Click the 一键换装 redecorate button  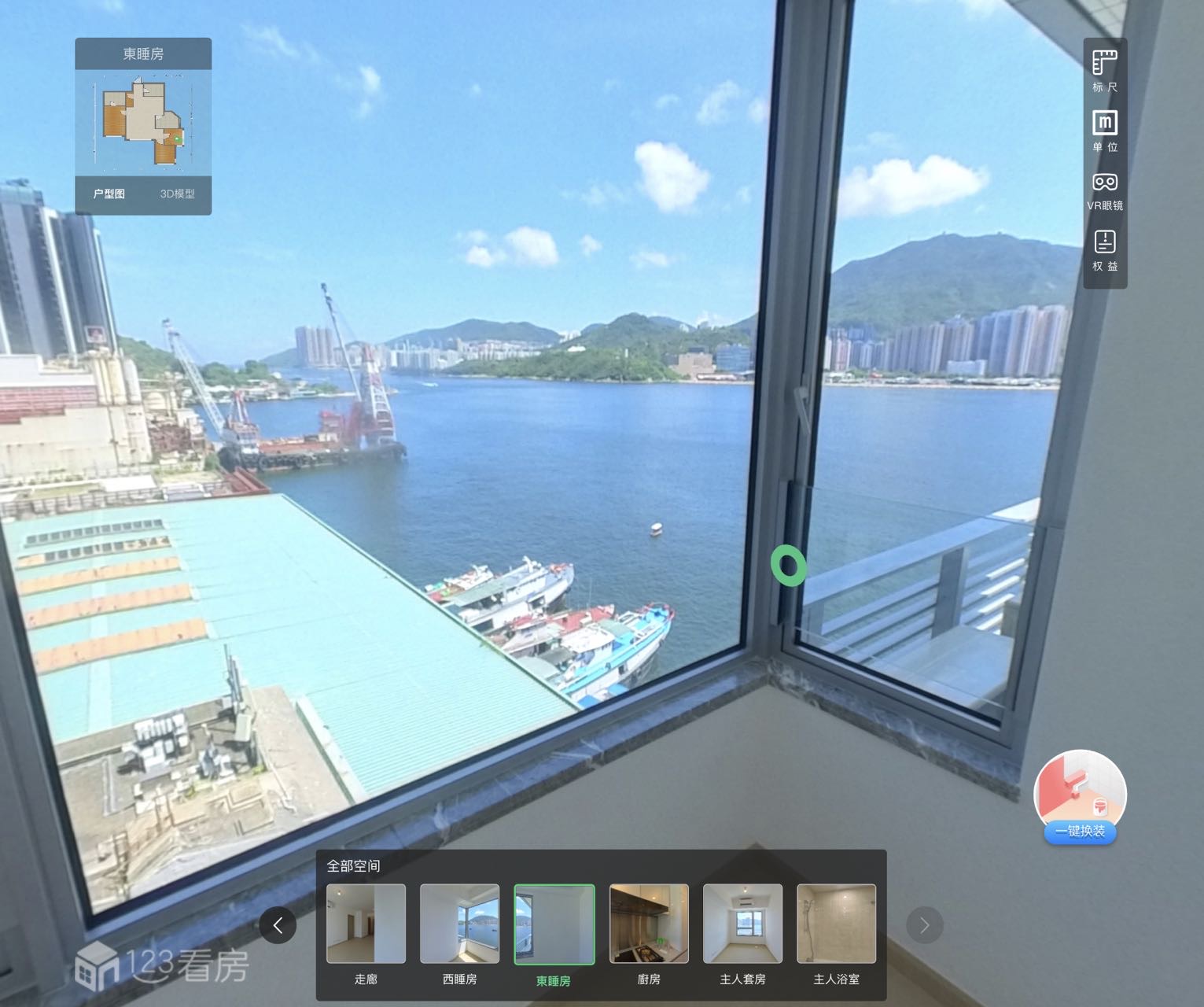tap(1080, 798)
